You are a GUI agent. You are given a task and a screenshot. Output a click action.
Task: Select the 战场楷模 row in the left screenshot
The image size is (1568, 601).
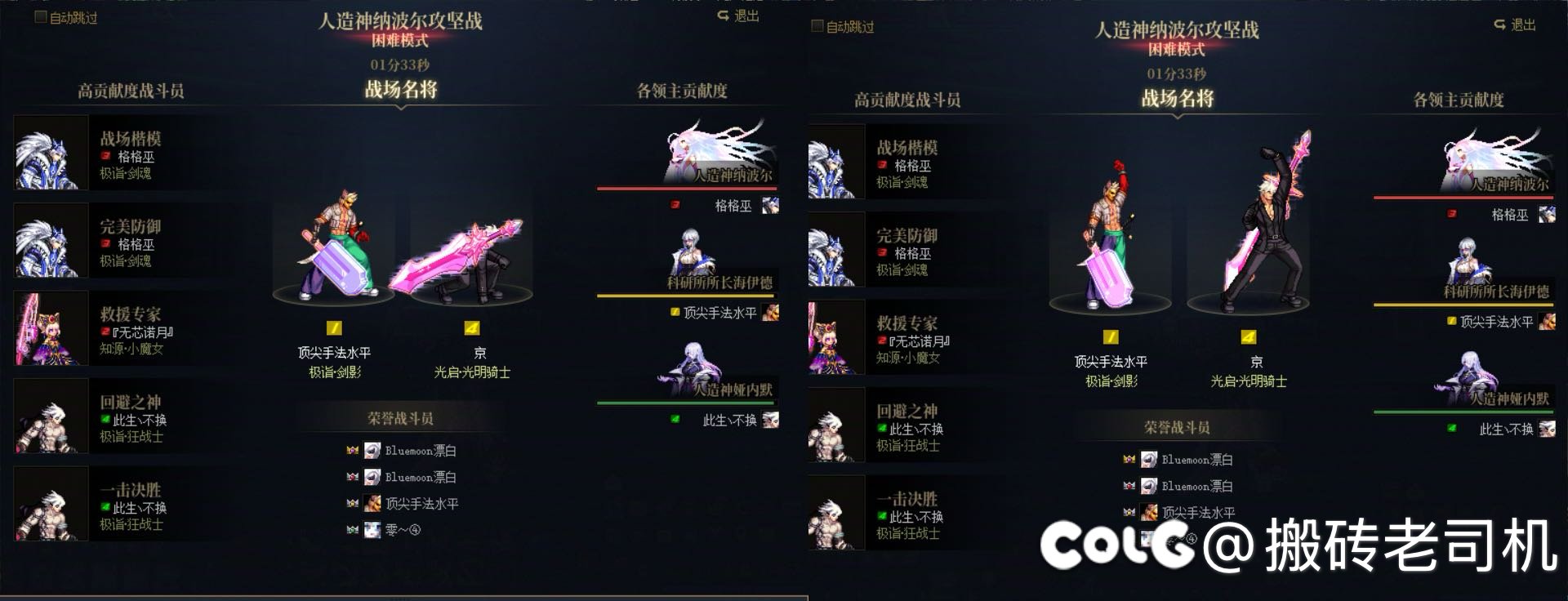point(114,154)
